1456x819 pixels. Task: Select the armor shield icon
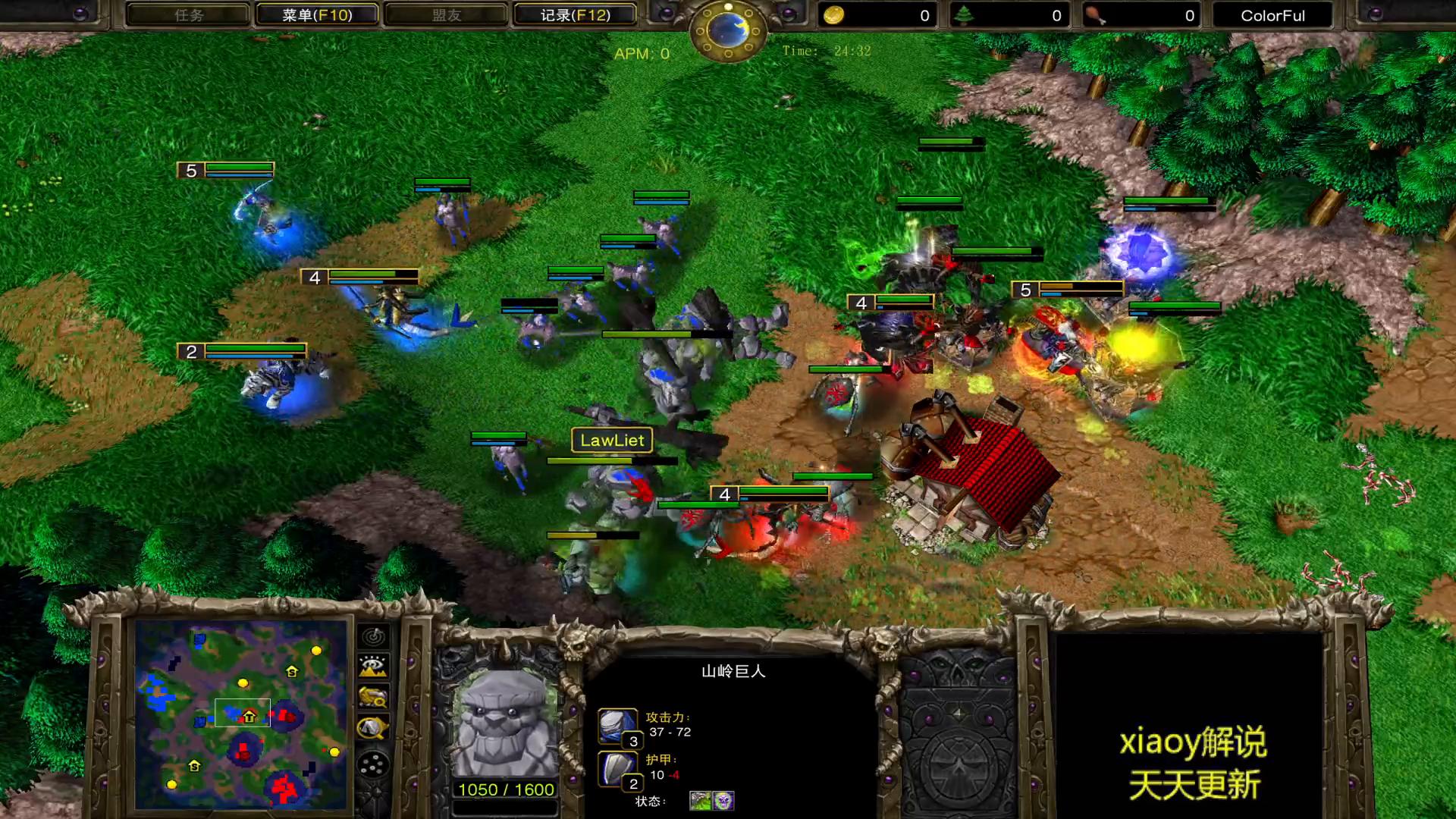click(617, 768)
